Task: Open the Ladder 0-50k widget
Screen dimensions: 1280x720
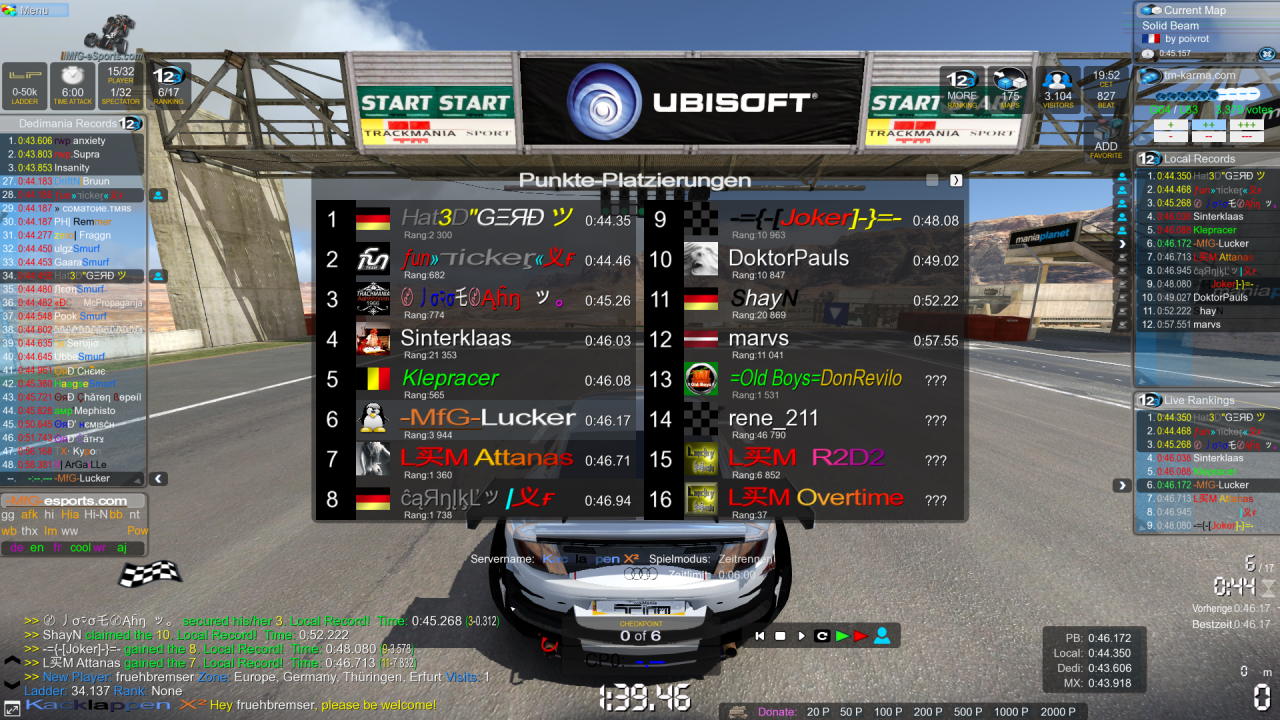Action: (24, 85)
